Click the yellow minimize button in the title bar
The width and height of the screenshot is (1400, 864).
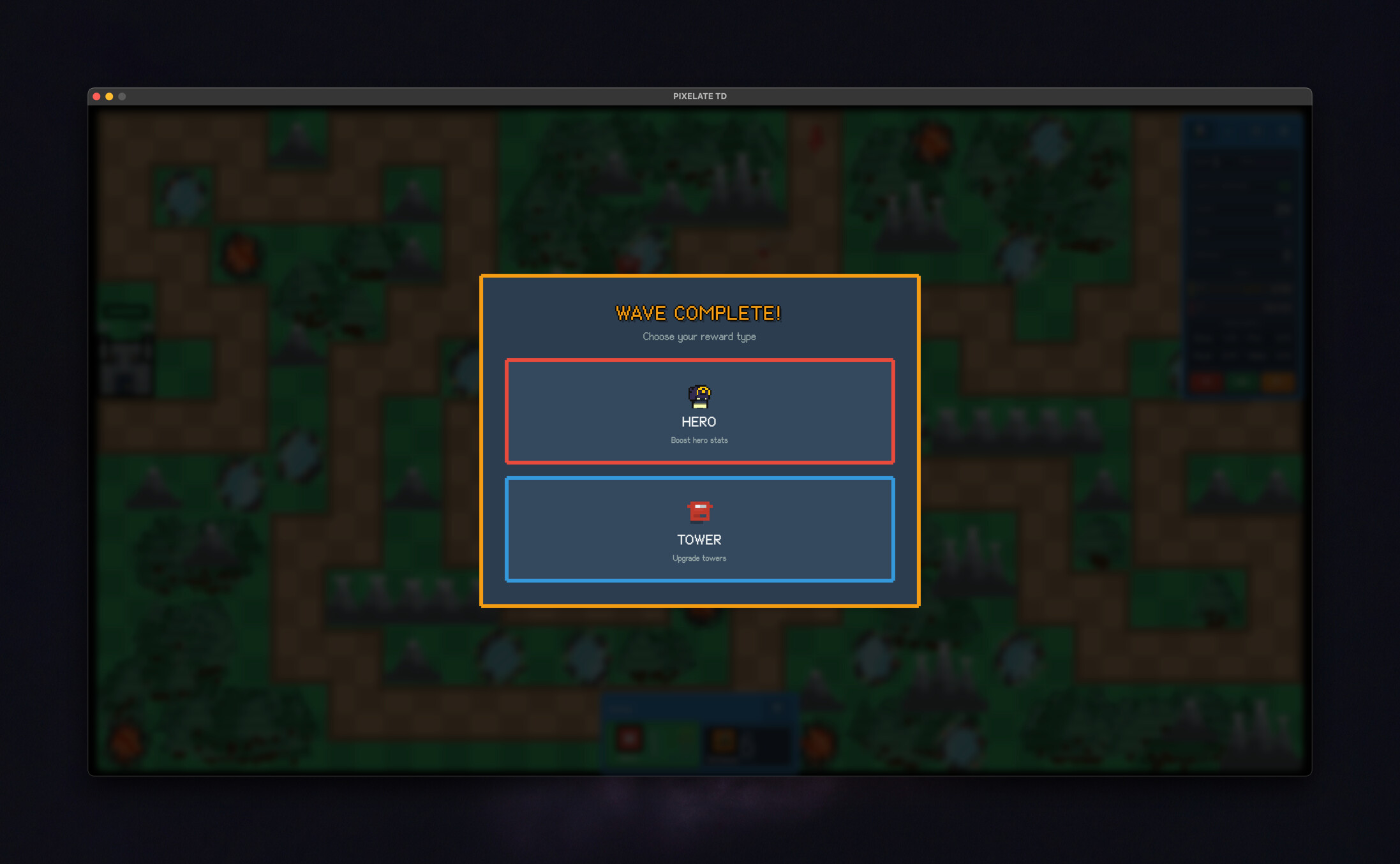tap(109, 96)
